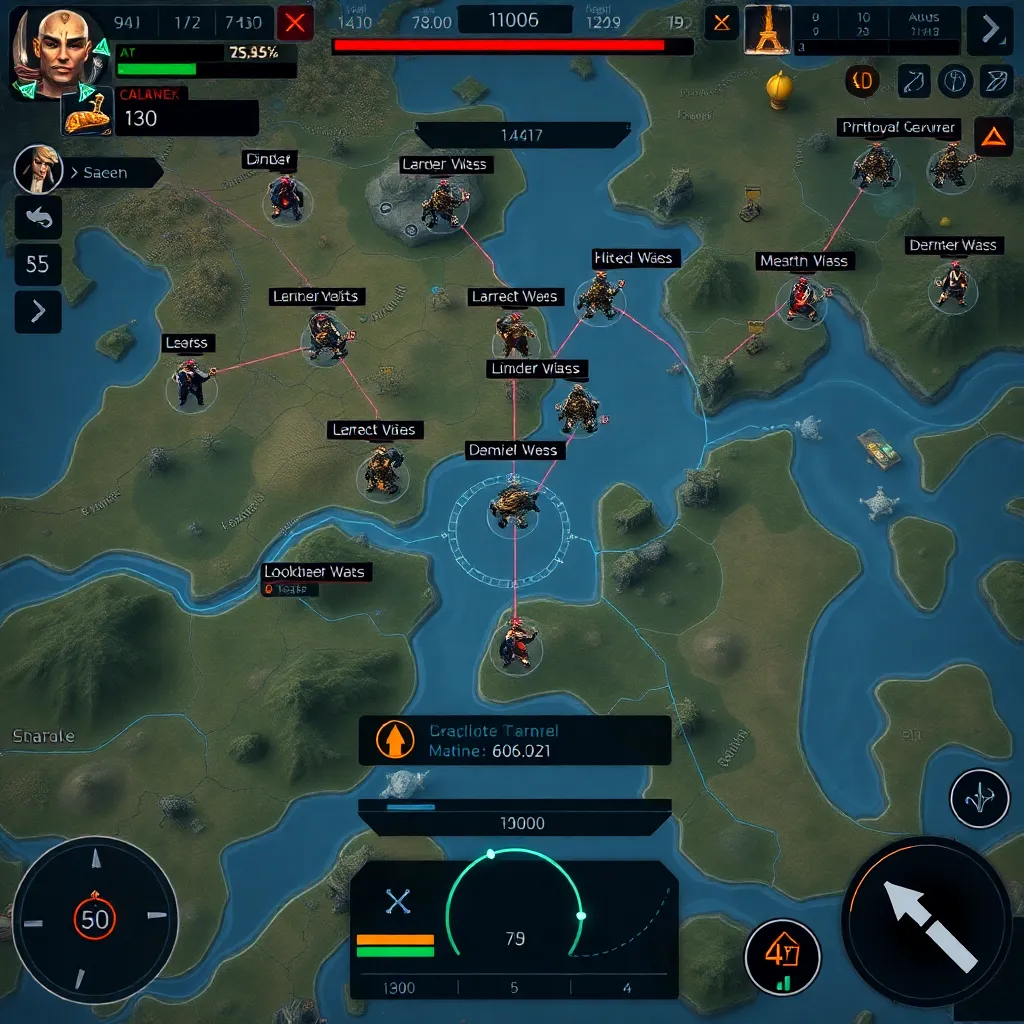The width and height of the screenshot is (1024, 1024).
Task: Choose the Mearth Vlass unit
Action: 802,299
